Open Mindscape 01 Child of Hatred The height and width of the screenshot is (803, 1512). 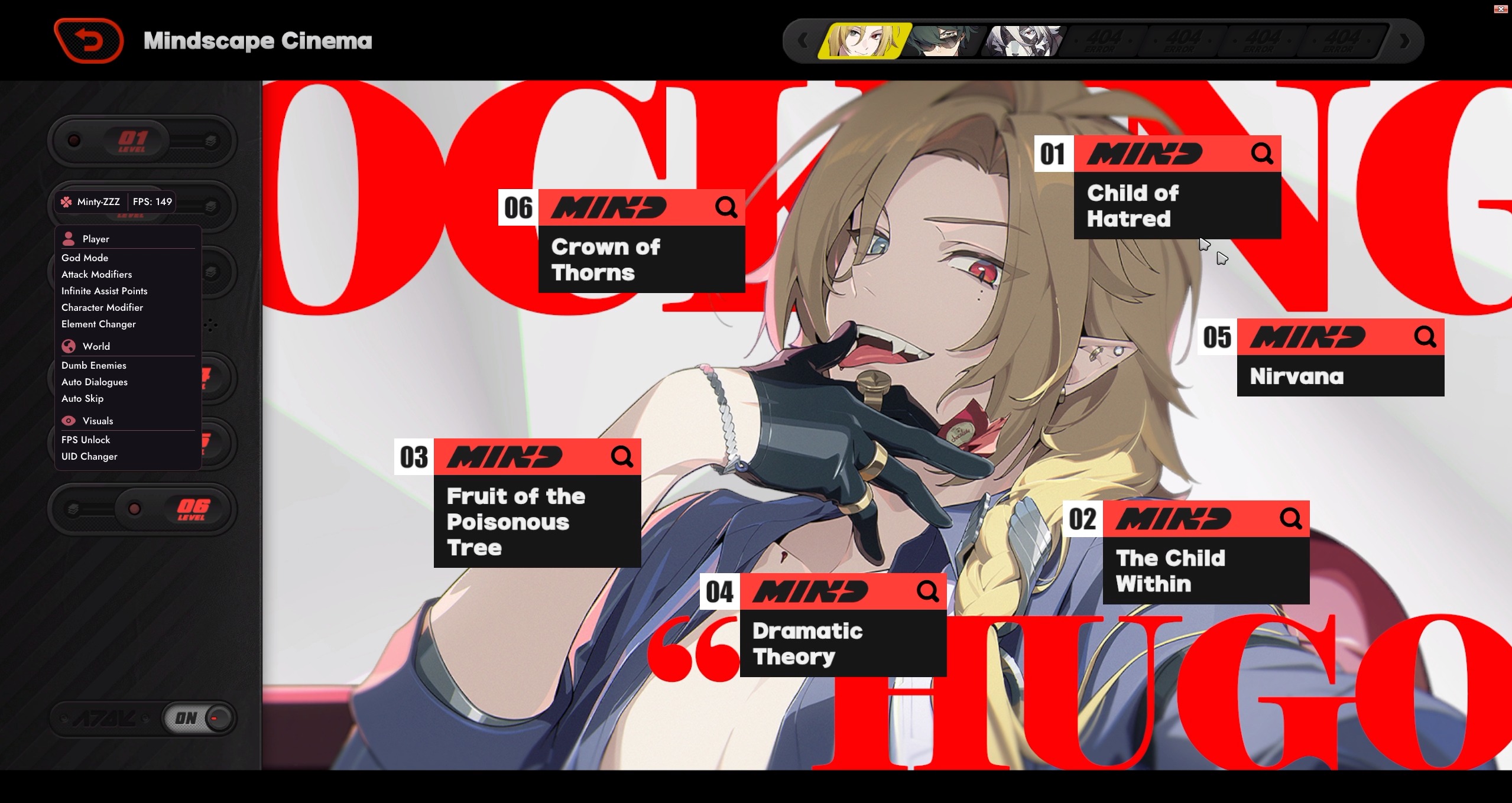[x=1176, y=204]
